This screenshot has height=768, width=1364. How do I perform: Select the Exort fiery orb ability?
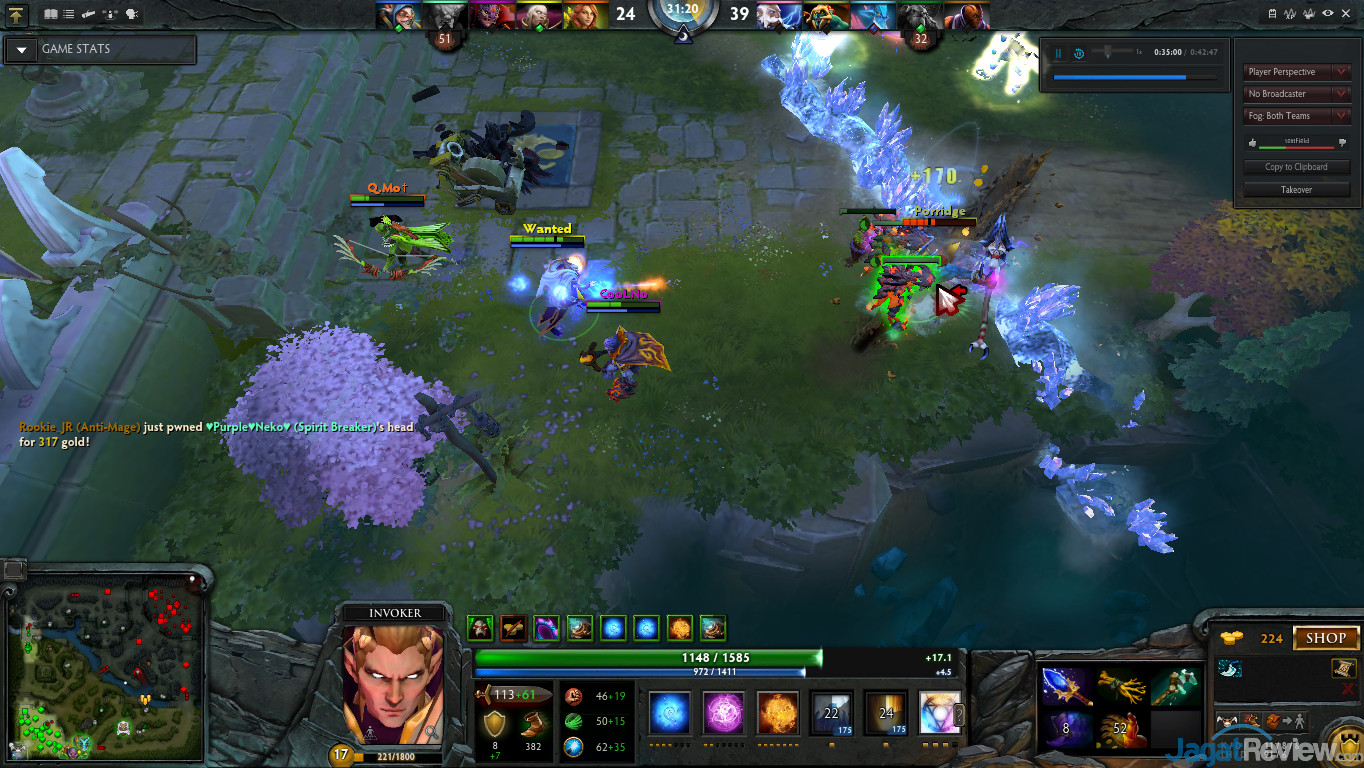tap(777, 713)
